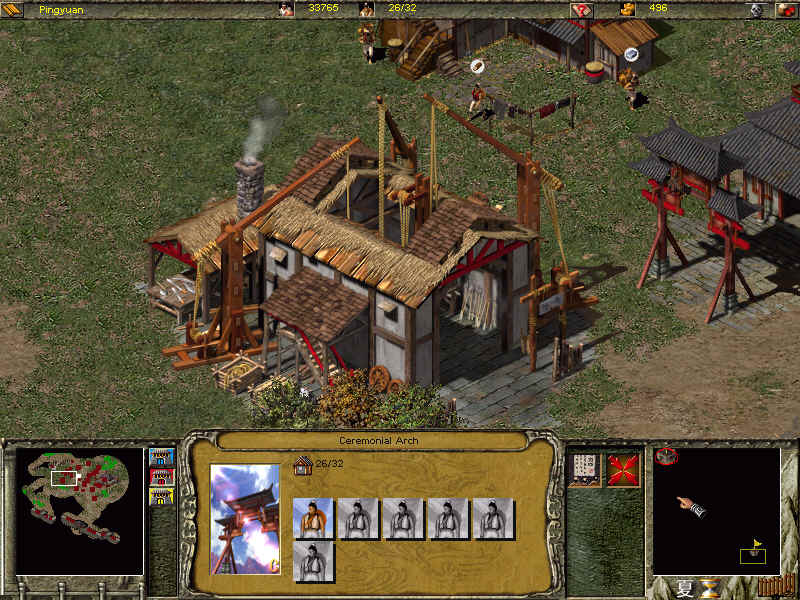This screenshot has width=800, height=600.
Task: Select the colored worker portrait
Action: pyautogui.click(x=313, y=519)
